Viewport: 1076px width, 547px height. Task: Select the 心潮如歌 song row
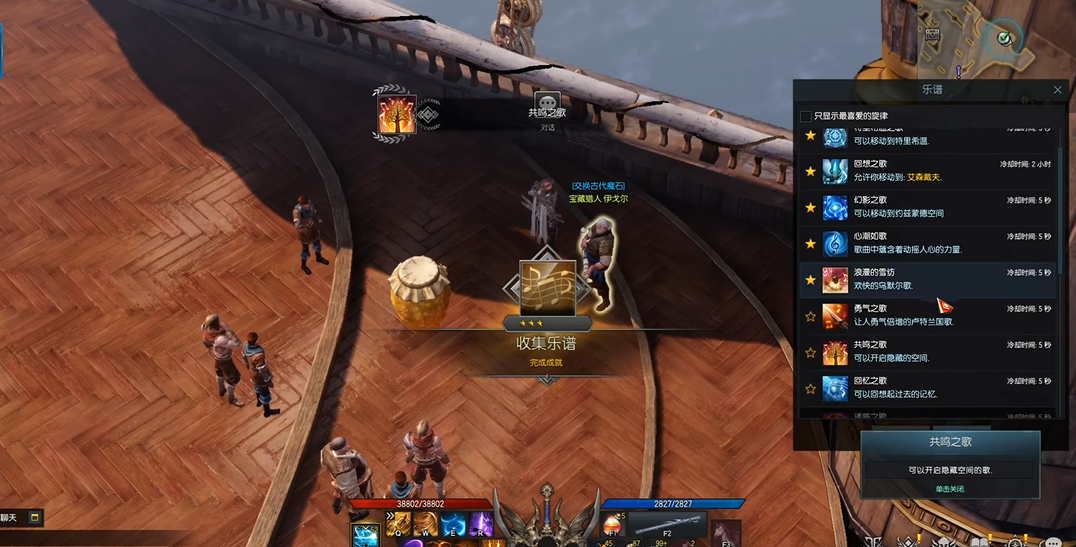point(930,243)
